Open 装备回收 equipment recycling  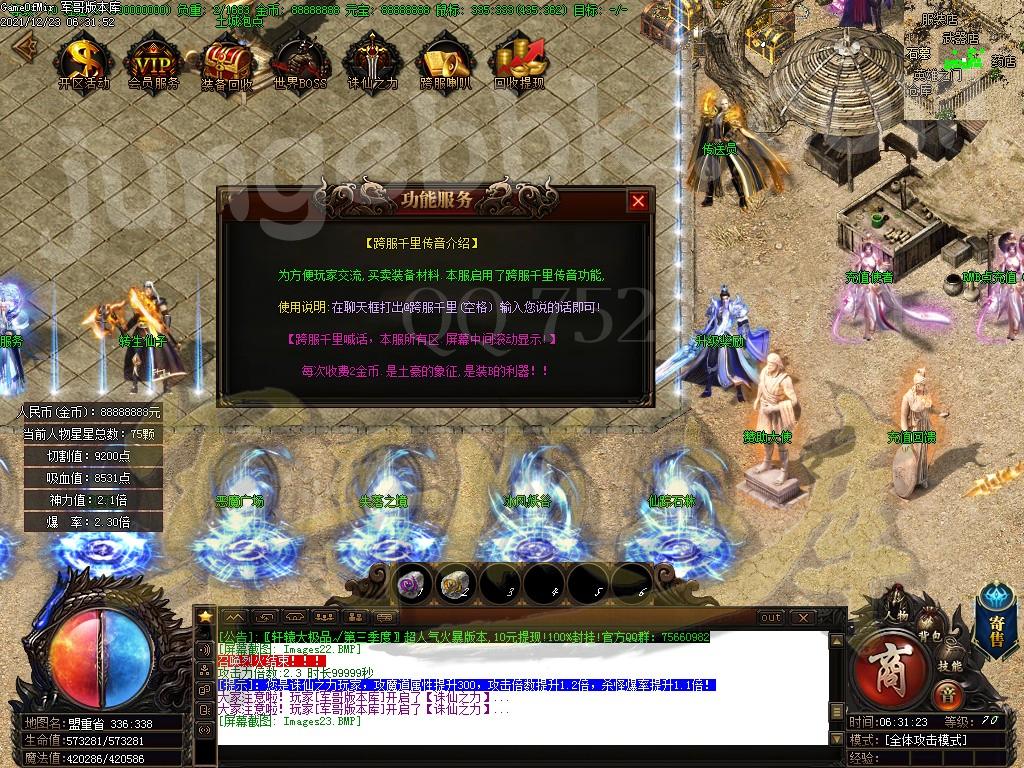(x=227, y=62)
